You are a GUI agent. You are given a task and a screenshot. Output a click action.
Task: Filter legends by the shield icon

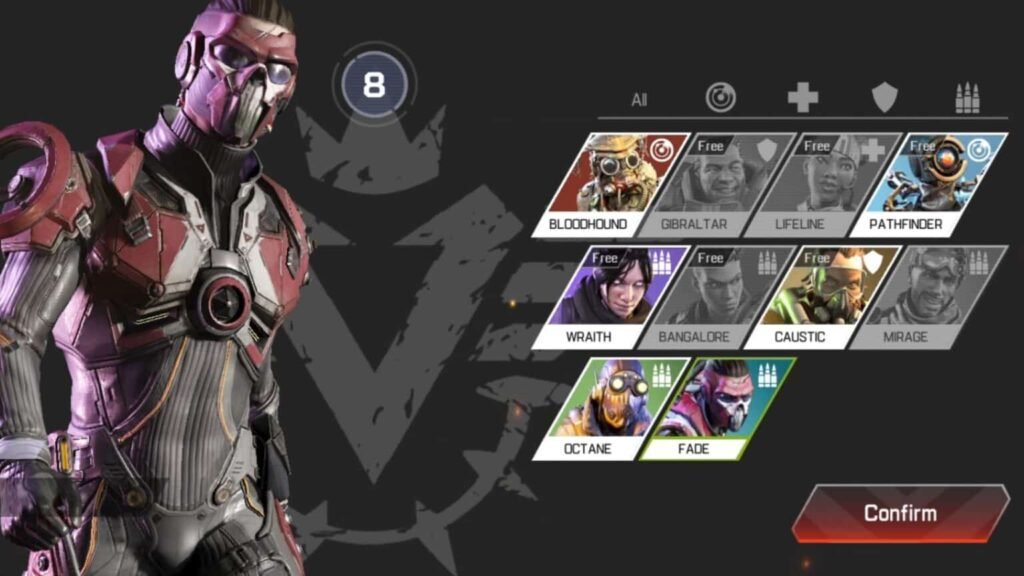pyautogui.click(x=884, y=97)
